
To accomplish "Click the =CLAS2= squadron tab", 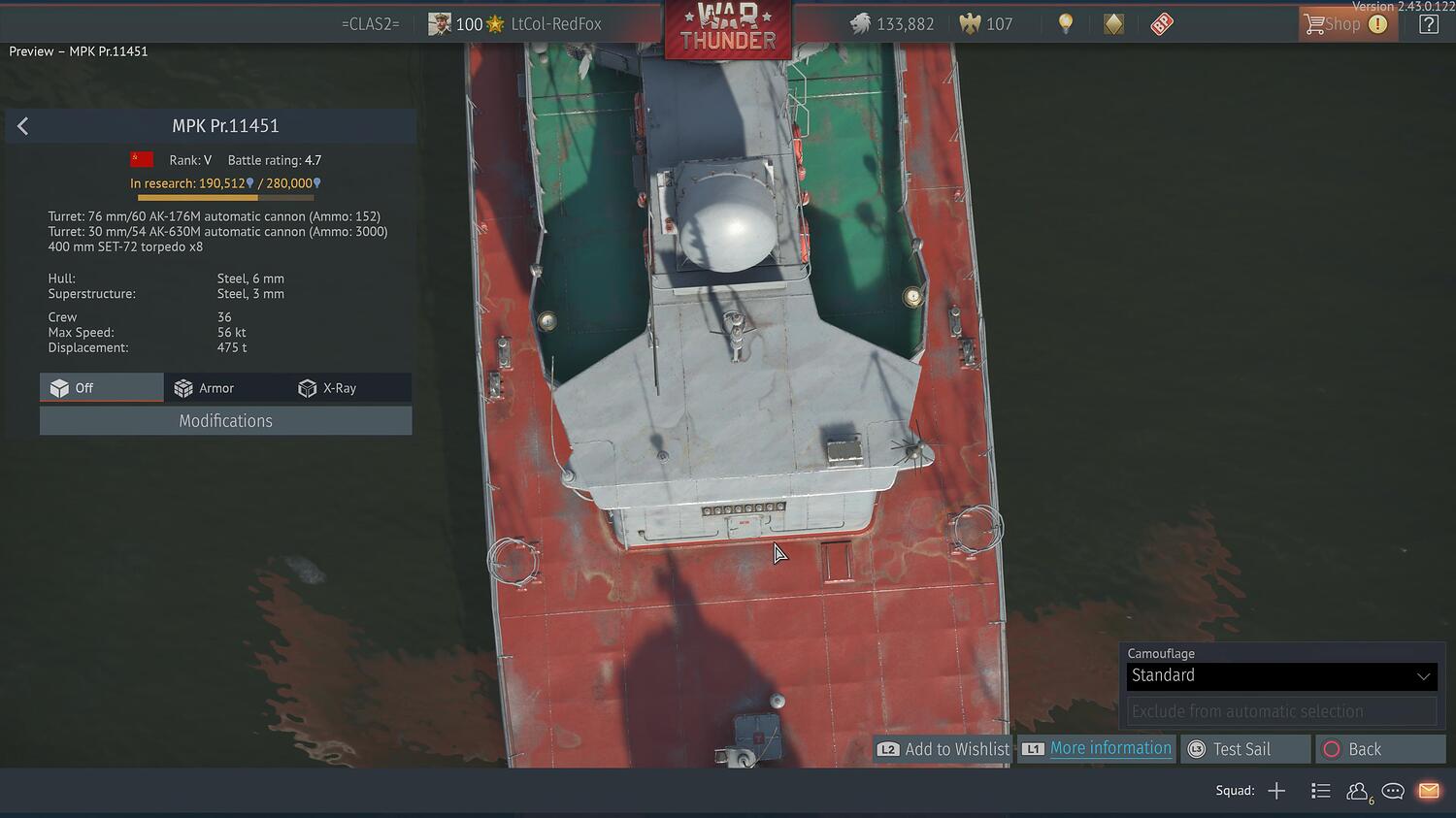I will coord(370,23).
